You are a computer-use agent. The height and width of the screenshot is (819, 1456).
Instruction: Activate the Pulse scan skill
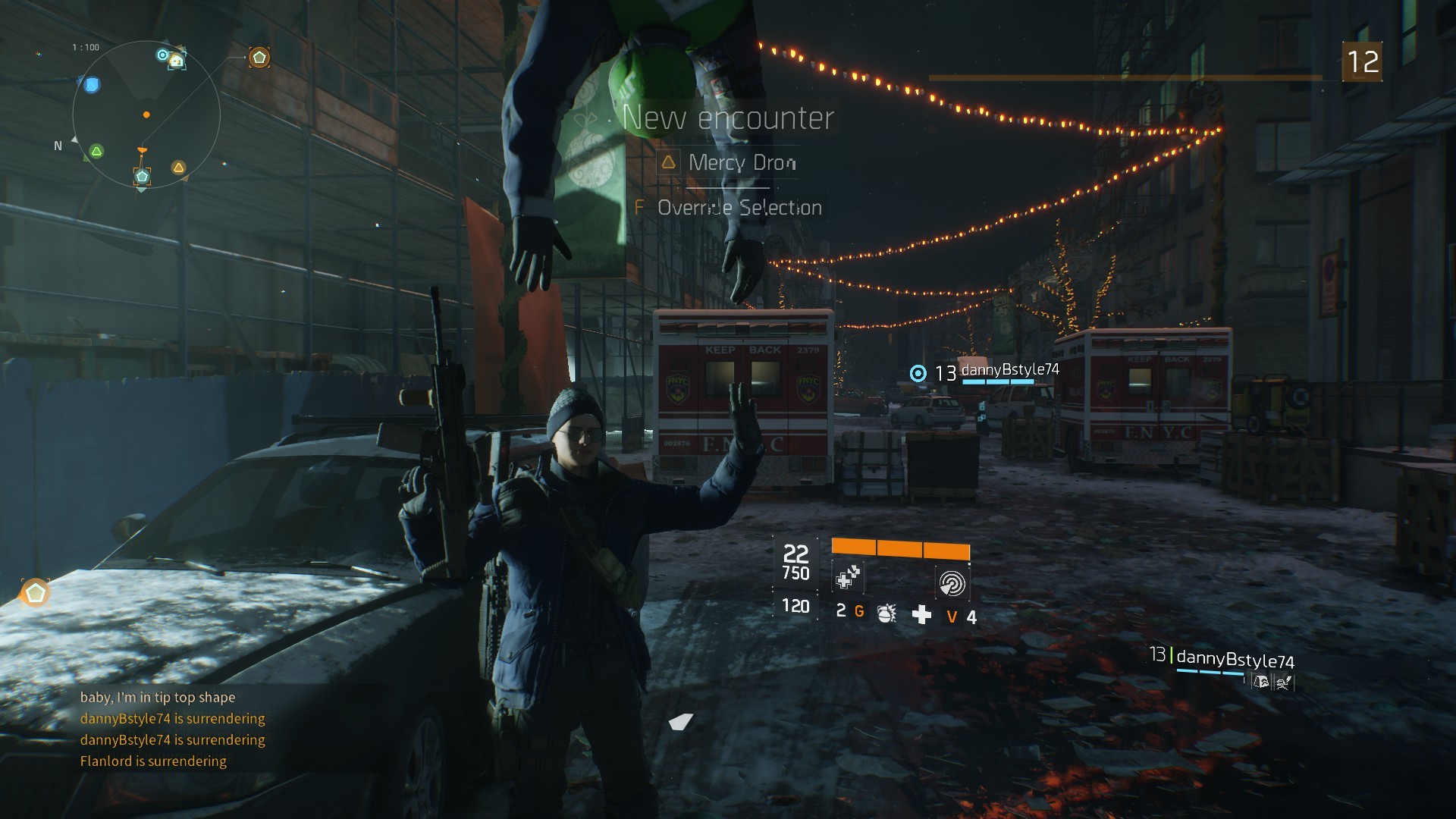pyautogui.click(x=952, y=582)
